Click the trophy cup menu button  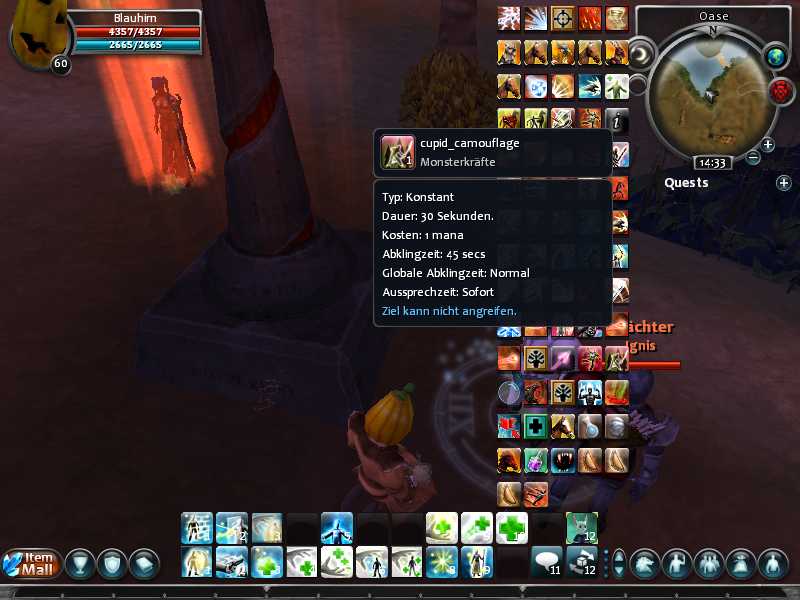[82, 564]
